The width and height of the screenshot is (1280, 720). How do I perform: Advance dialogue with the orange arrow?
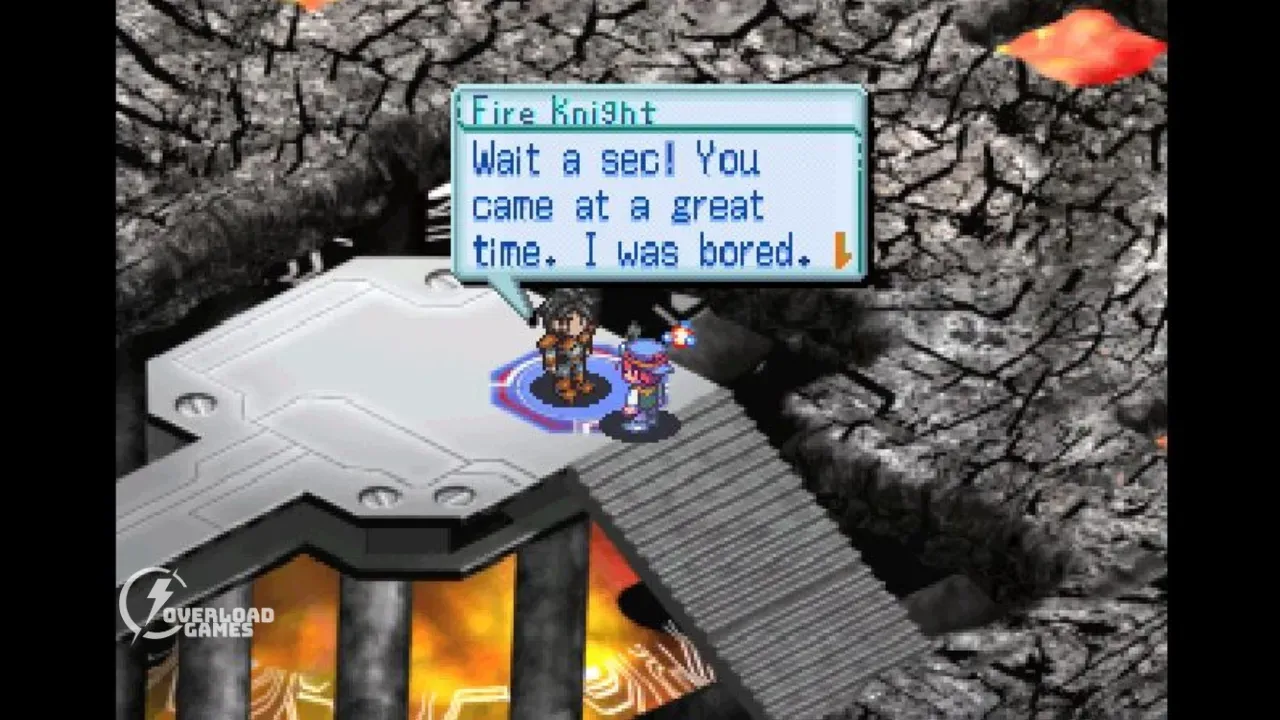(x=842, y=253)
